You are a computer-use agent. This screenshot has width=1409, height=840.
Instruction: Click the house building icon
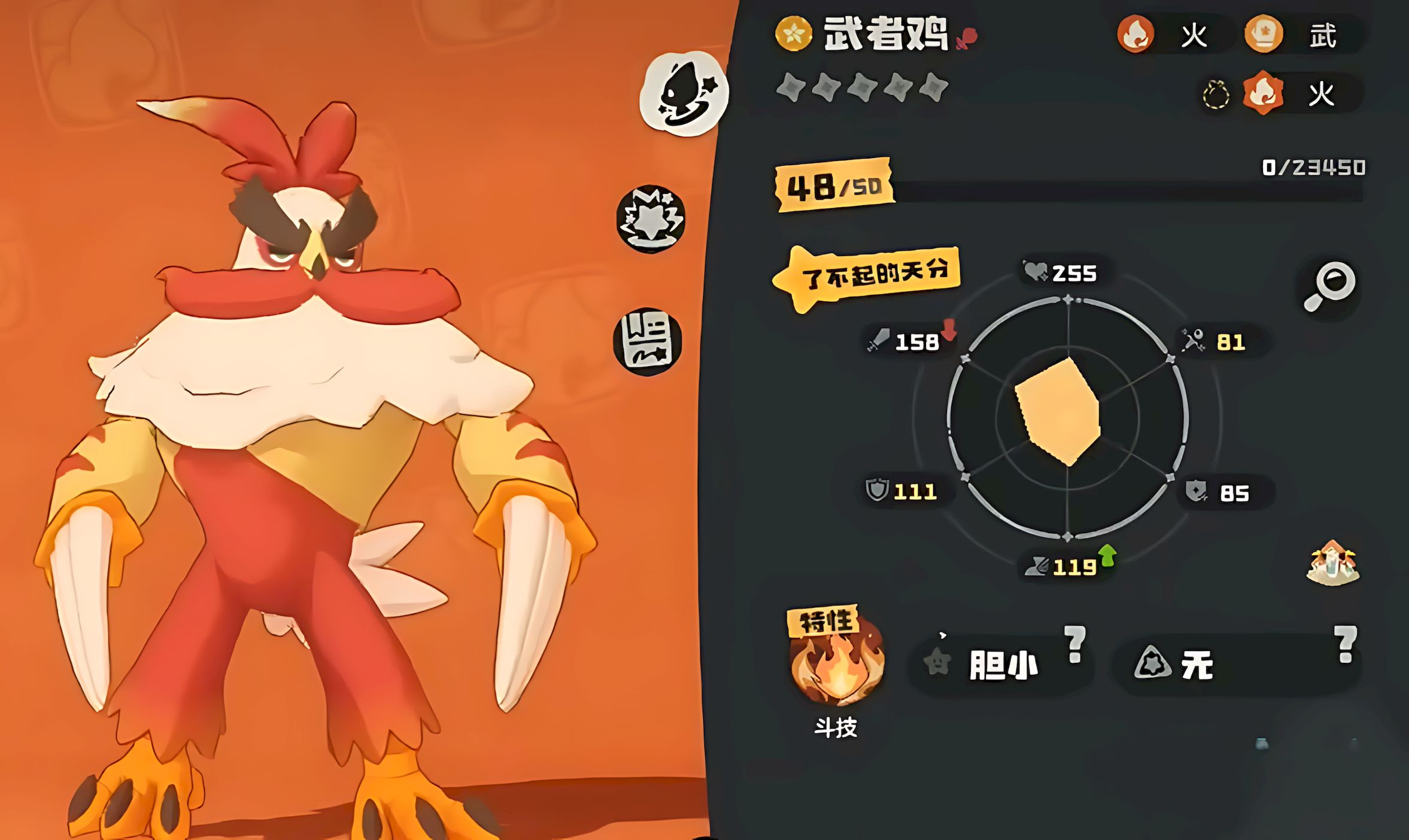(x=1333, y=563)
